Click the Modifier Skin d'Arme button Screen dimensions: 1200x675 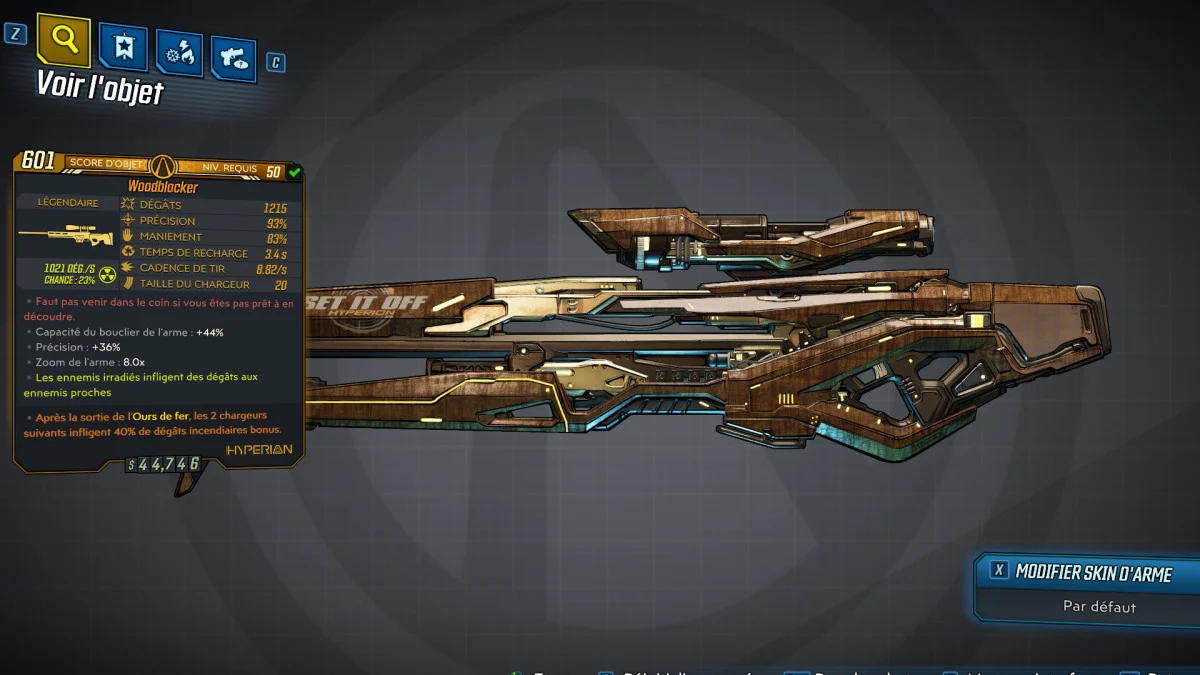1087,572
